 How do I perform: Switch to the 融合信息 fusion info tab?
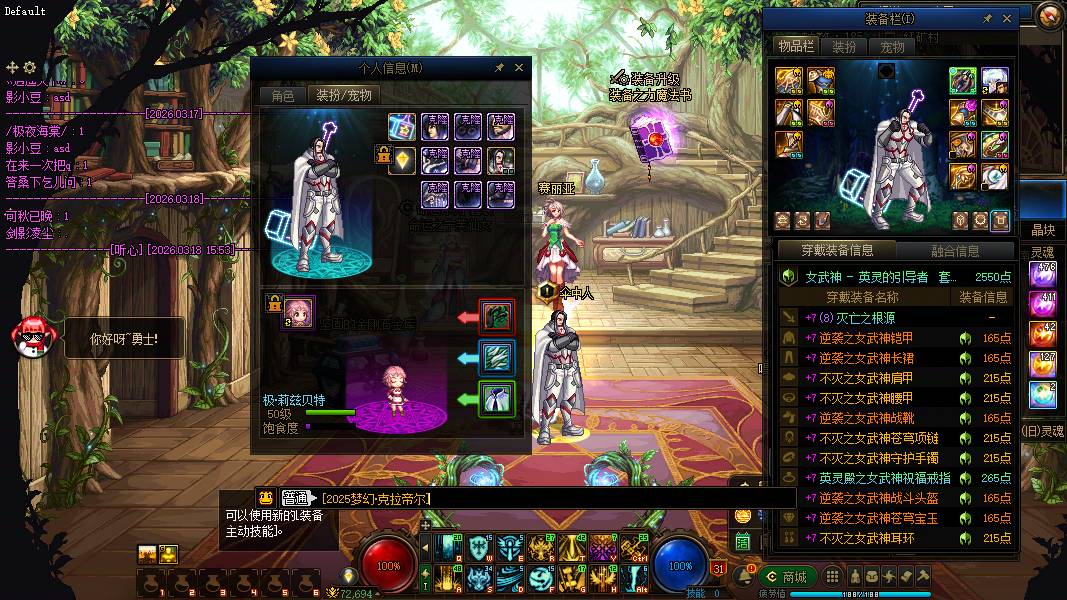point(954,250)
